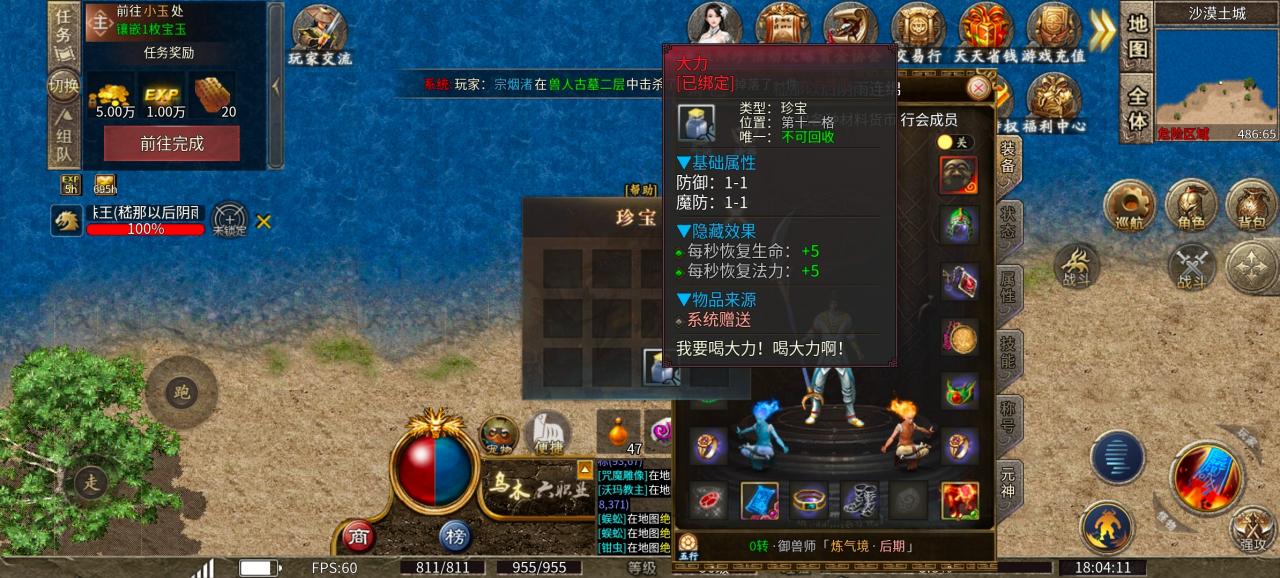
Task: Open the 榜 ranking round button
Action: click(x=455, y=537)
